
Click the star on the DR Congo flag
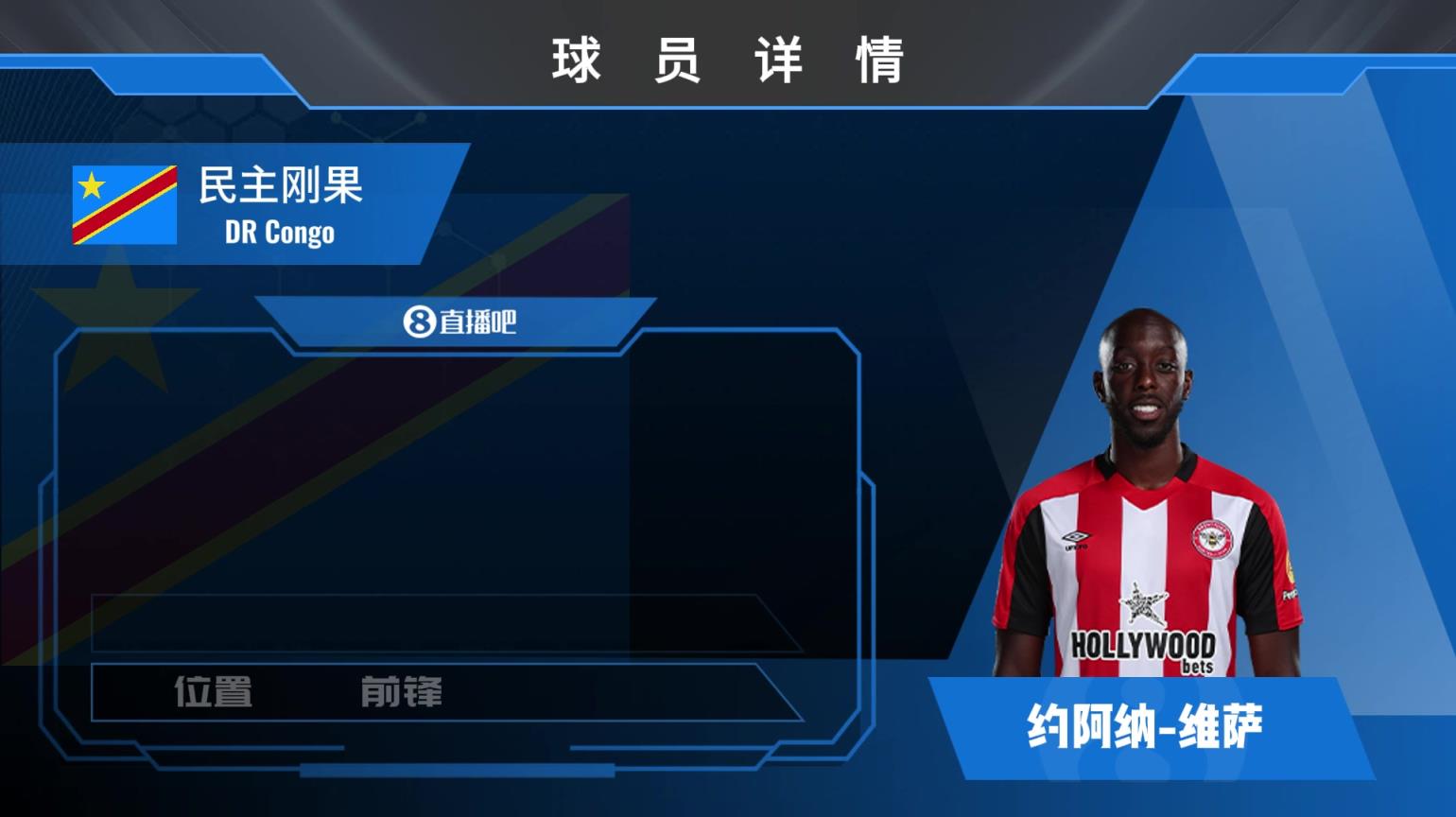pos(93,183)
